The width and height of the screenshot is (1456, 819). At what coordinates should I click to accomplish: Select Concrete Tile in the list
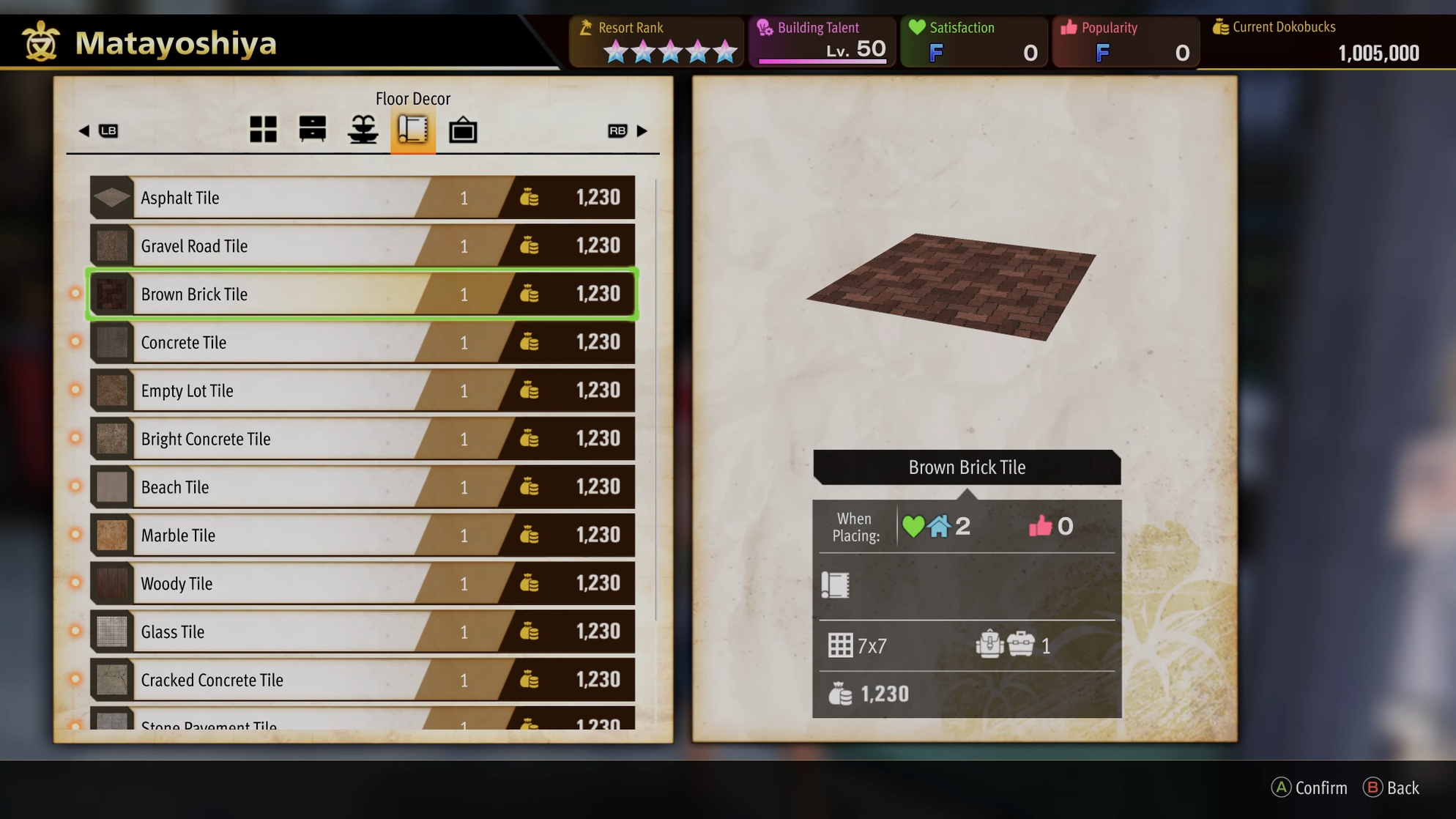click(362, 343)
